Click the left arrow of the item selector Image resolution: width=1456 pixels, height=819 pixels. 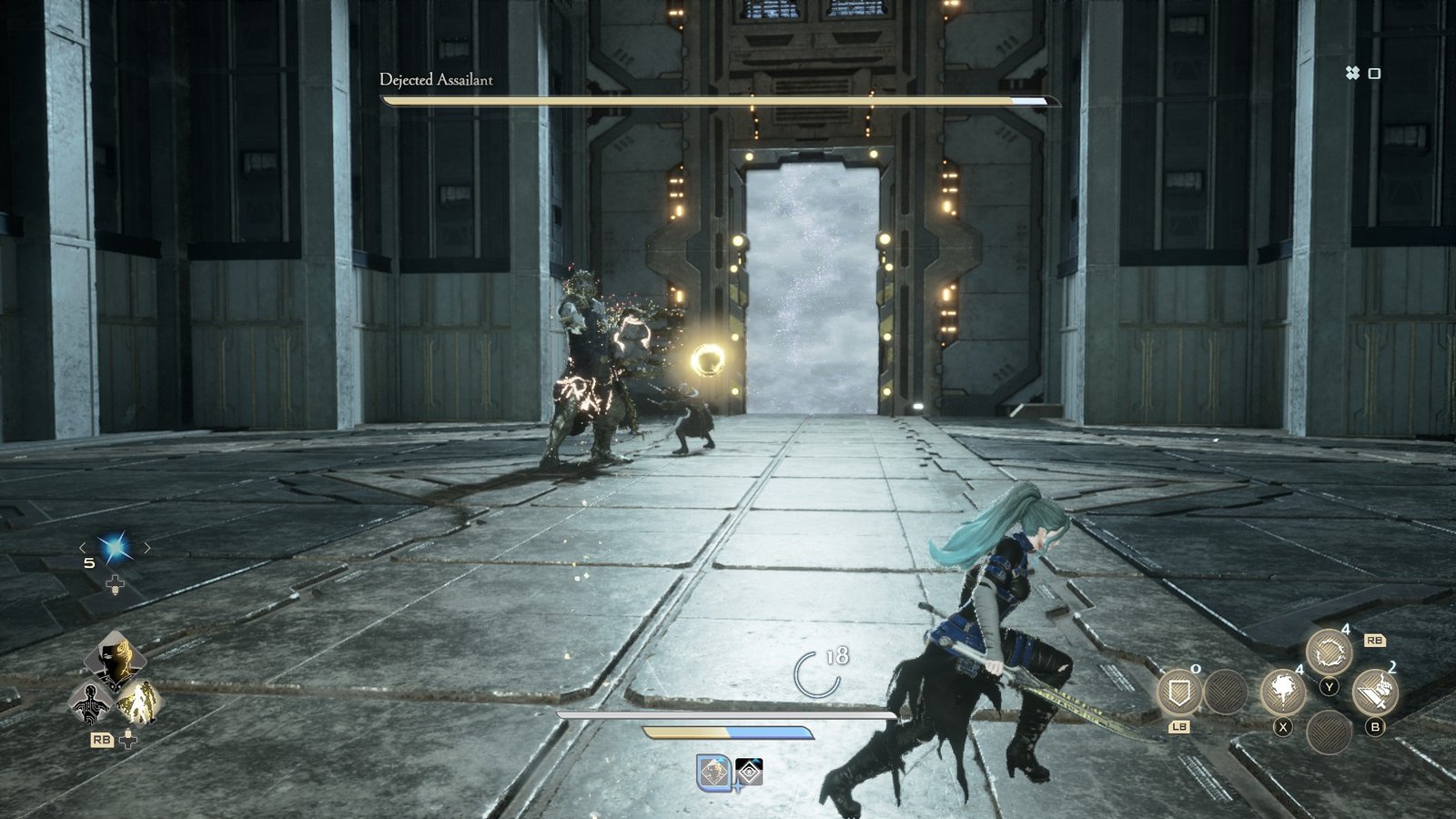tap(82, 548)
